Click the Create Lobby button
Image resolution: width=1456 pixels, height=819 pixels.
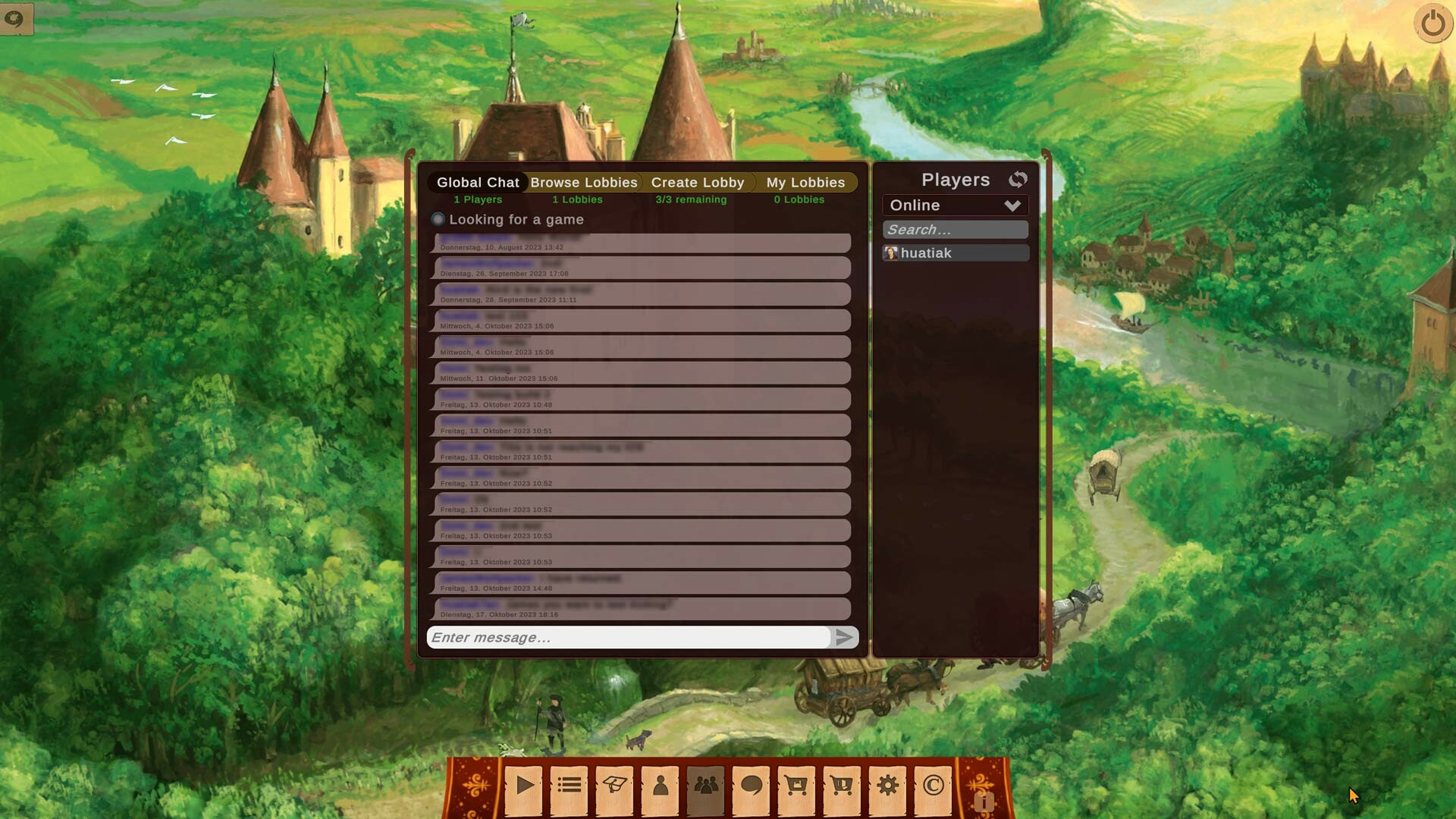697,182
